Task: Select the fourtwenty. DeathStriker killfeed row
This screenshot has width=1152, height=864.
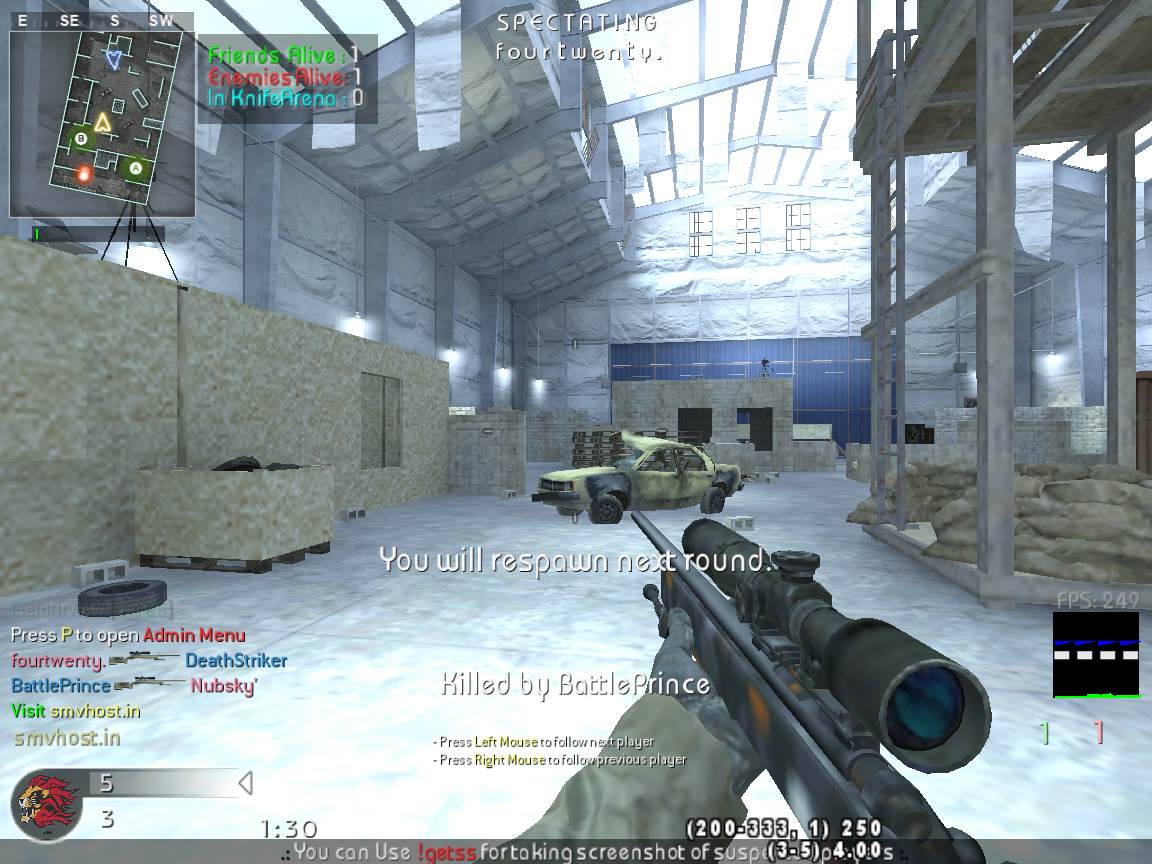Action: pyautogui.click(x=149, y=661)
